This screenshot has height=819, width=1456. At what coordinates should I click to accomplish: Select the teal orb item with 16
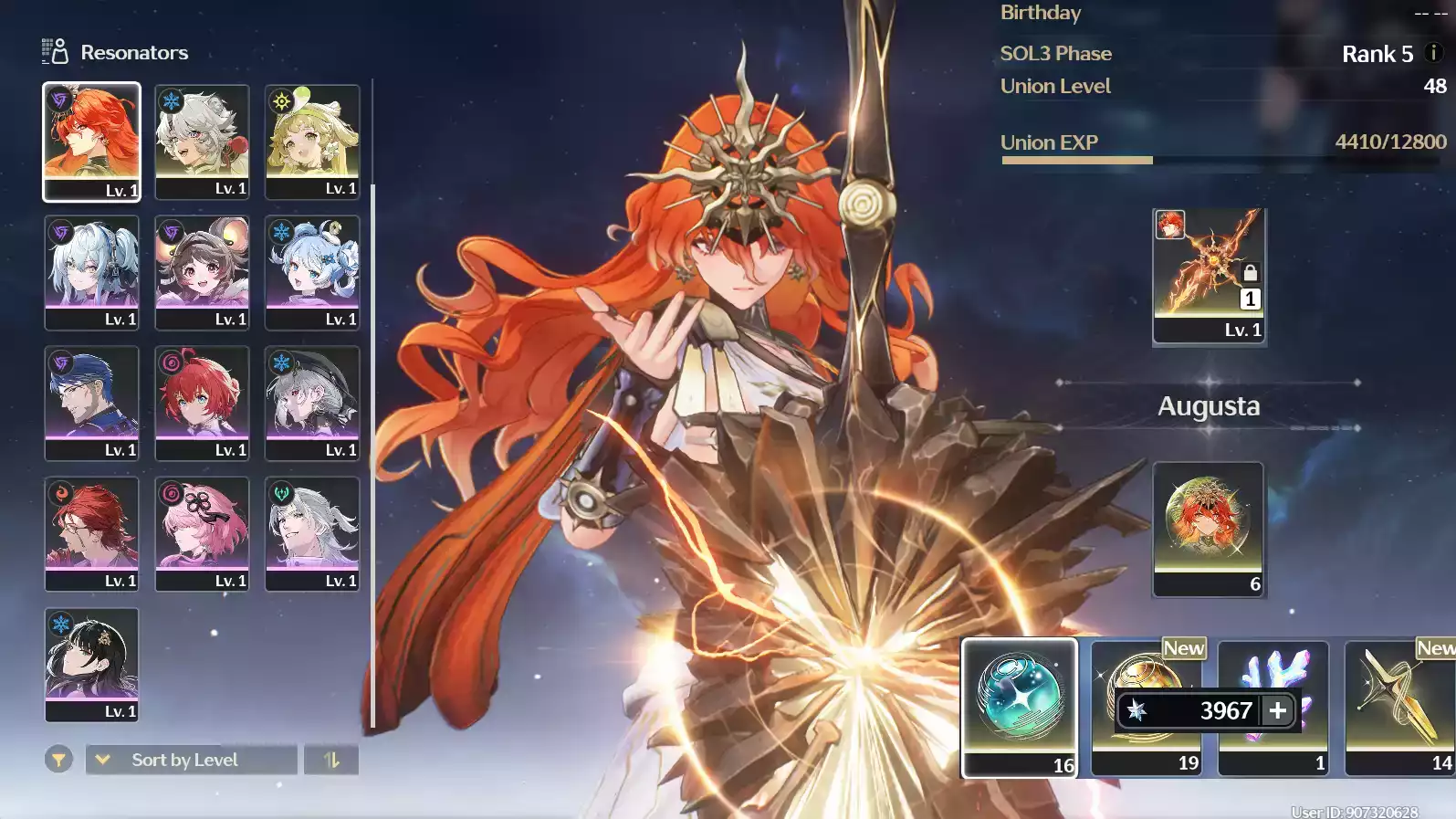(x=1020, y=707)
